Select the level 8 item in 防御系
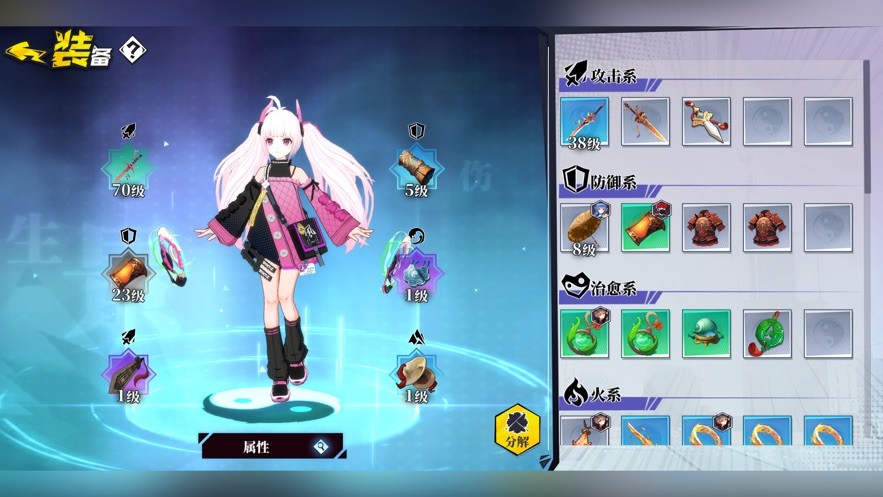 [585, 228]
